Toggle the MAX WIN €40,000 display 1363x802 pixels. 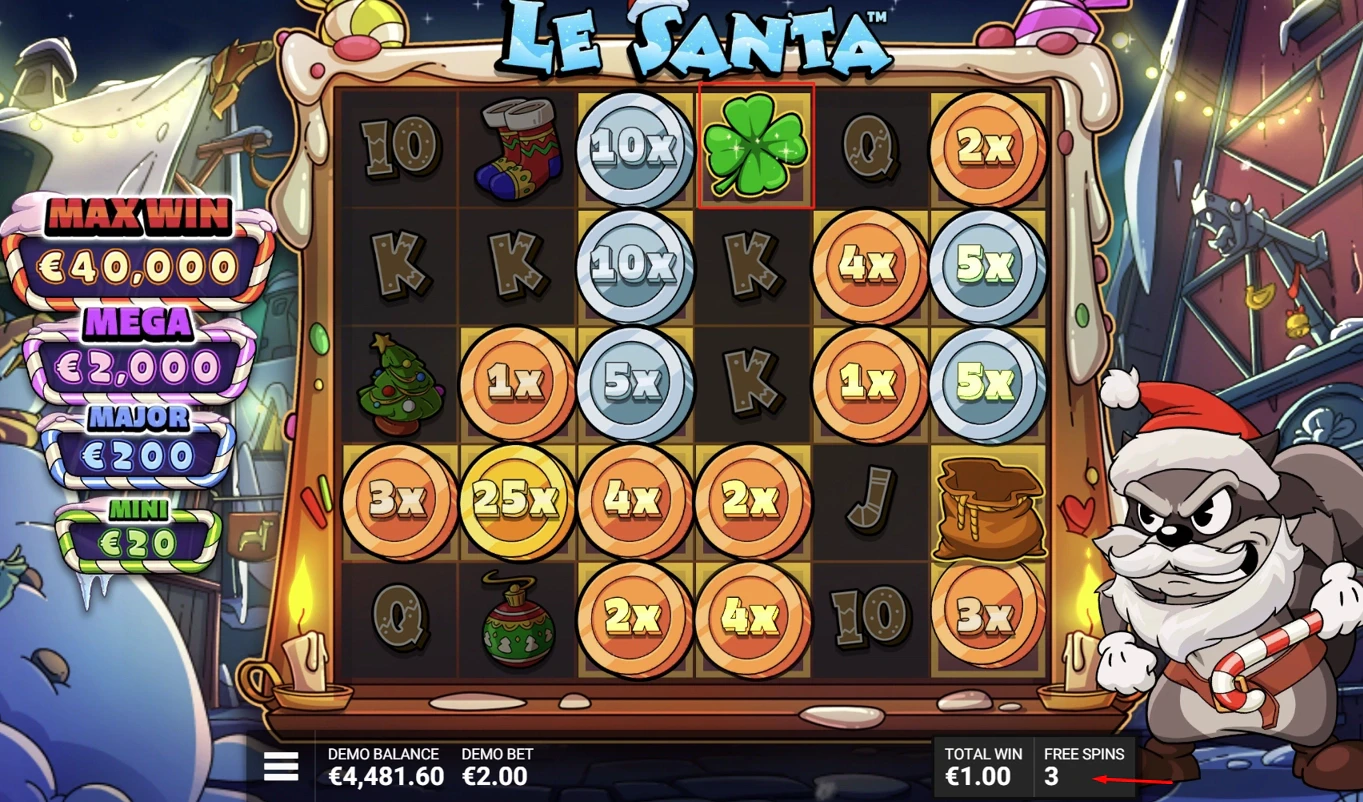(137, 240)
